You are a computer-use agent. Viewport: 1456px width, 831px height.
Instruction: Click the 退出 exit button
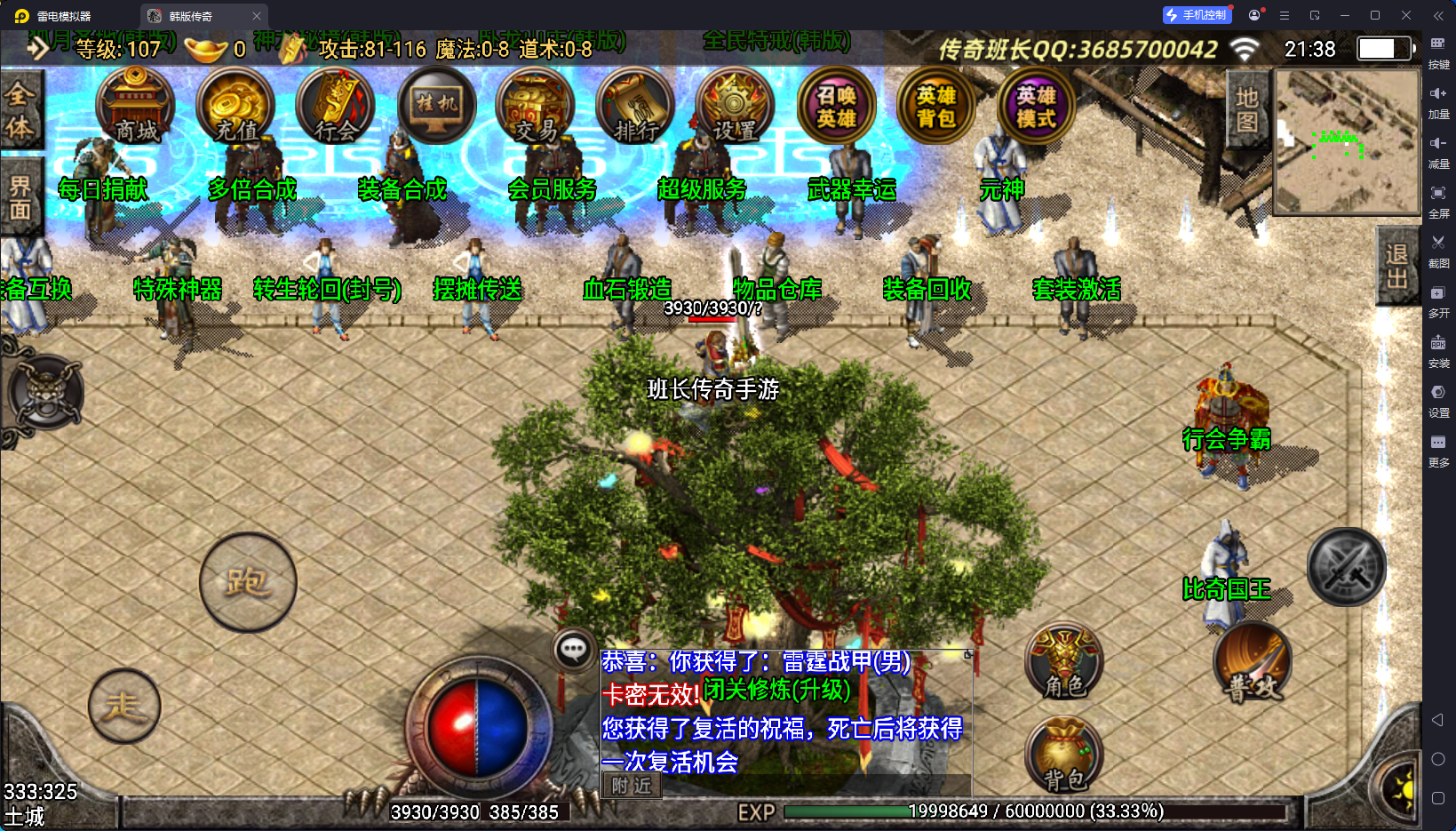coord(1397,267)
